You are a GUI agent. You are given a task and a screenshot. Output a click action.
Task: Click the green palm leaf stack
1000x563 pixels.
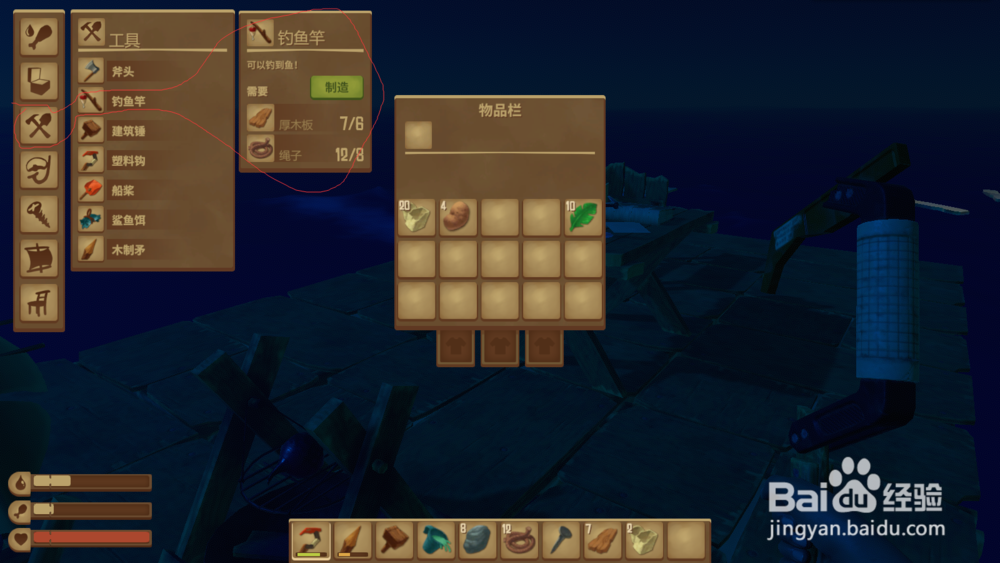pos(583,217)
